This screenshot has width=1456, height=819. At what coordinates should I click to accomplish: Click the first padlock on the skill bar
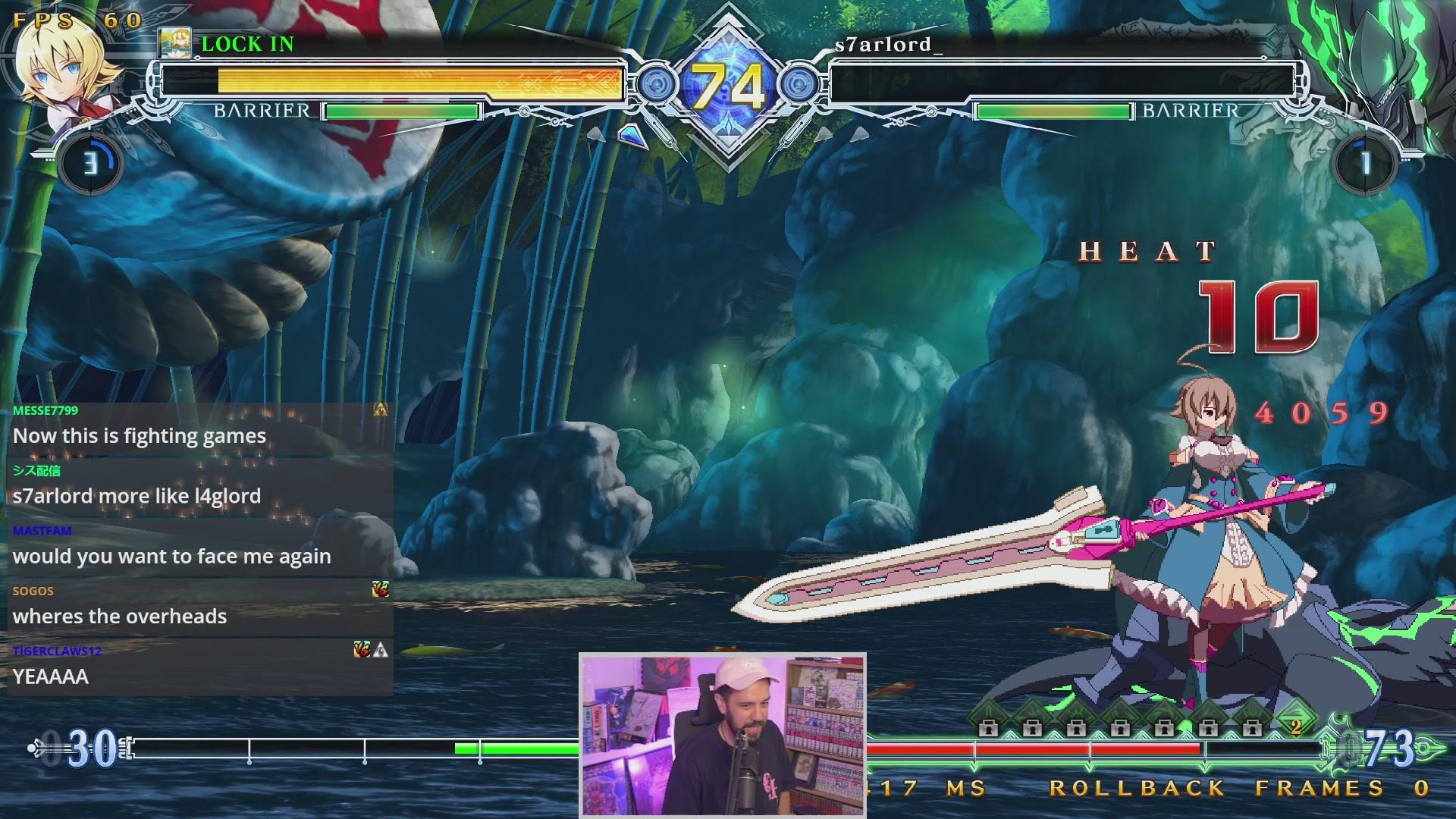pyautogui.click(x=990, y=728)
